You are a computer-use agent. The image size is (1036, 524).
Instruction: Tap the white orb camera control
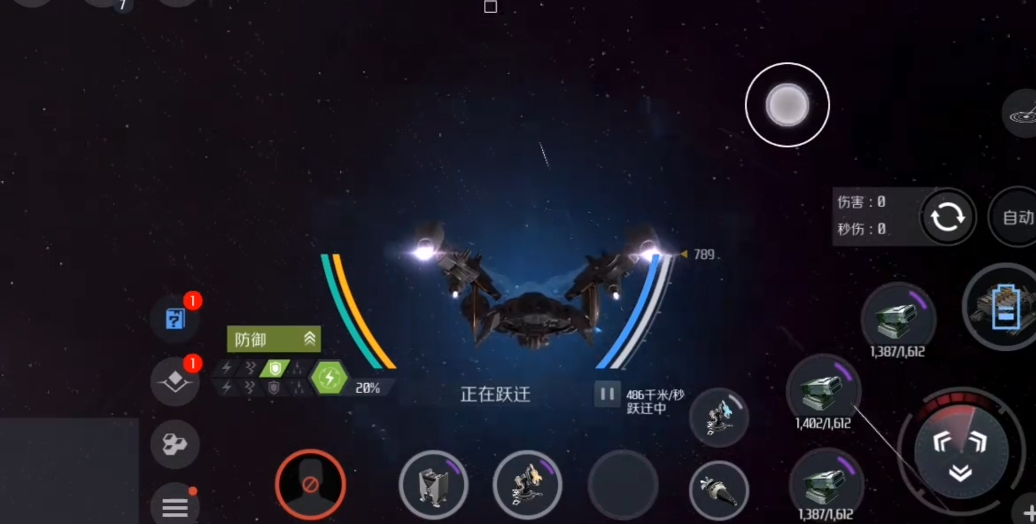[787, 105]
